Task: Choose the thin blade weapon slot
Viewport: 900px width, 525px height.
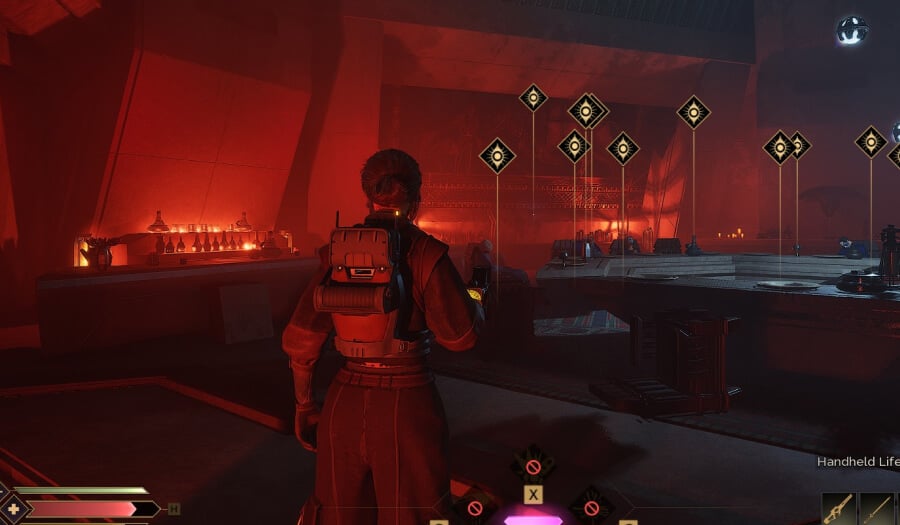Action: click(875, 509)
